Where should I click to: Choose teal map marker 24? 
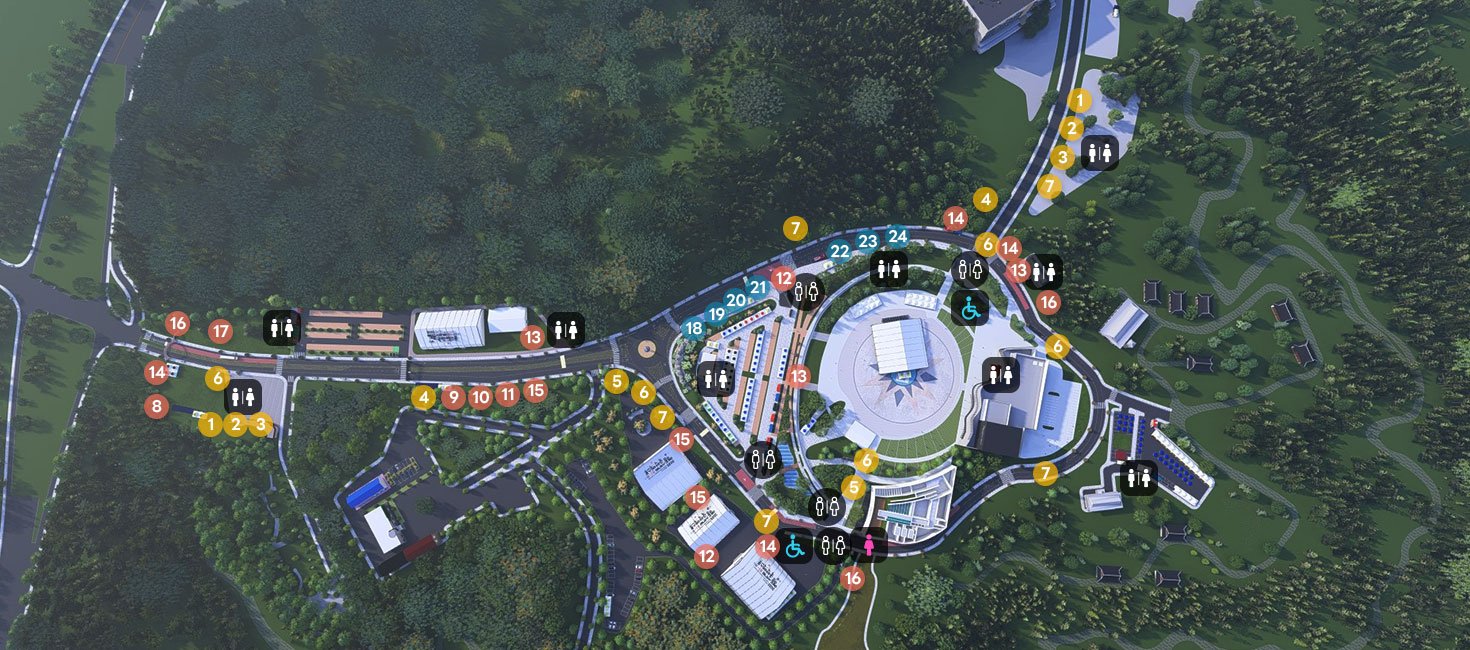click(897, 237)
